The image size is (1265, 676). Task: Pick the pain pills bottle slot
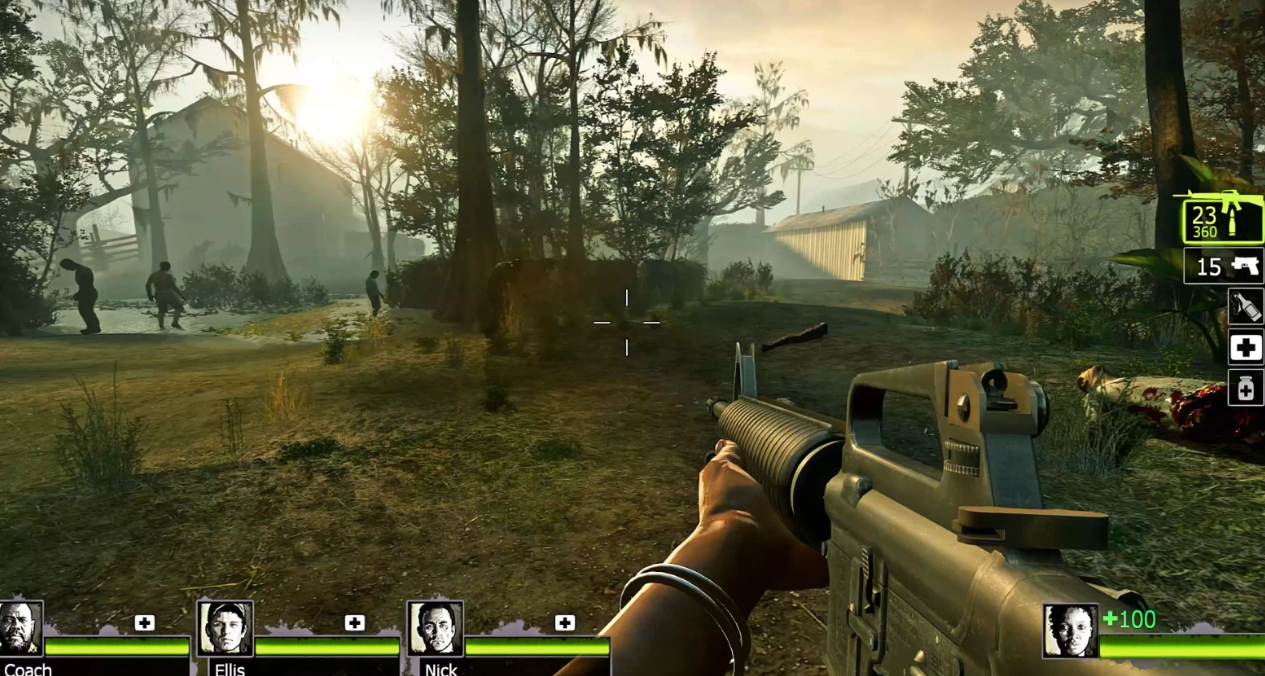(x=1246, y=388)
